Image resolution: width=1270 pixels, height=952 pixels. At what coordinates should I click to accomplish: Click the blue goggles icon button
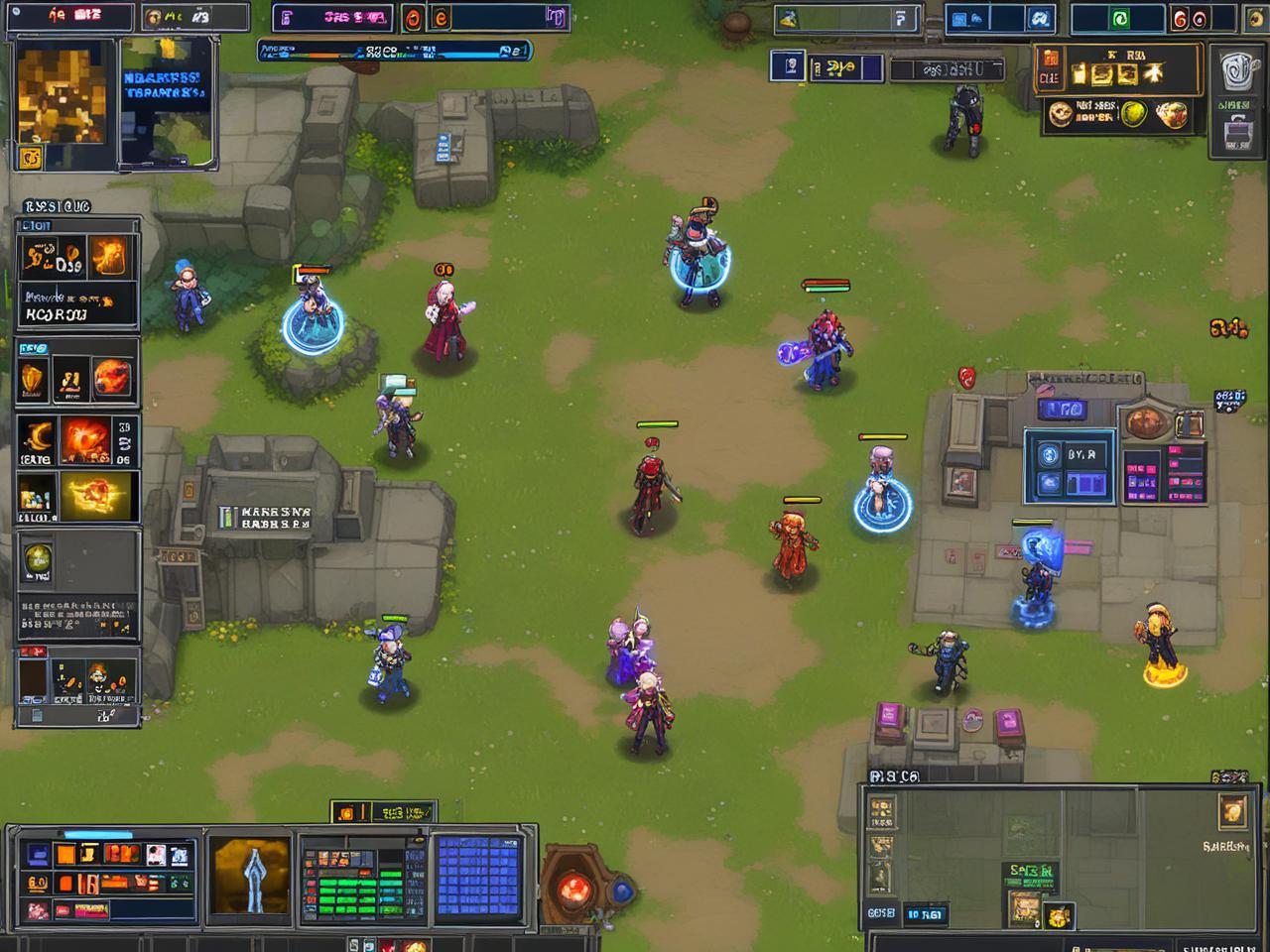point(1039,19)
